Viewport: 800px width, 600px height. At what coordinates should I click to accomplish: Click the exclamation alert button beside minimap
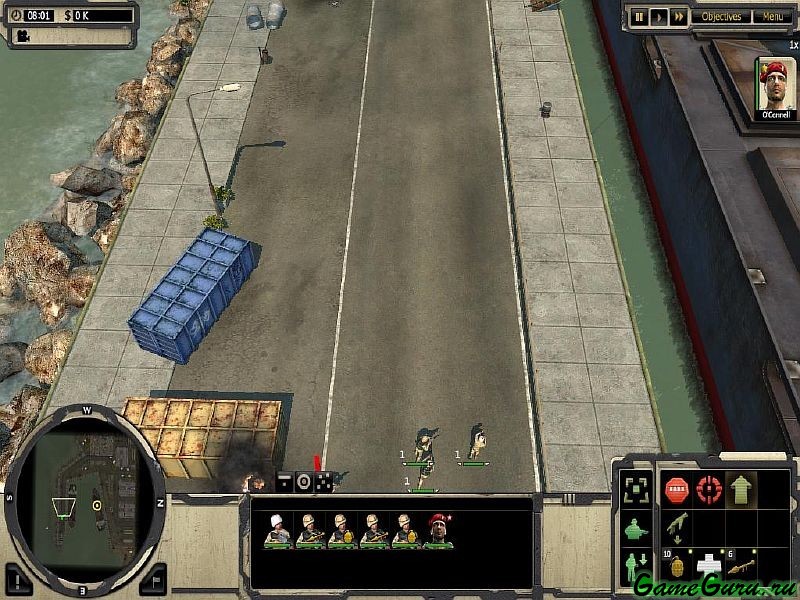coord(19,577)
